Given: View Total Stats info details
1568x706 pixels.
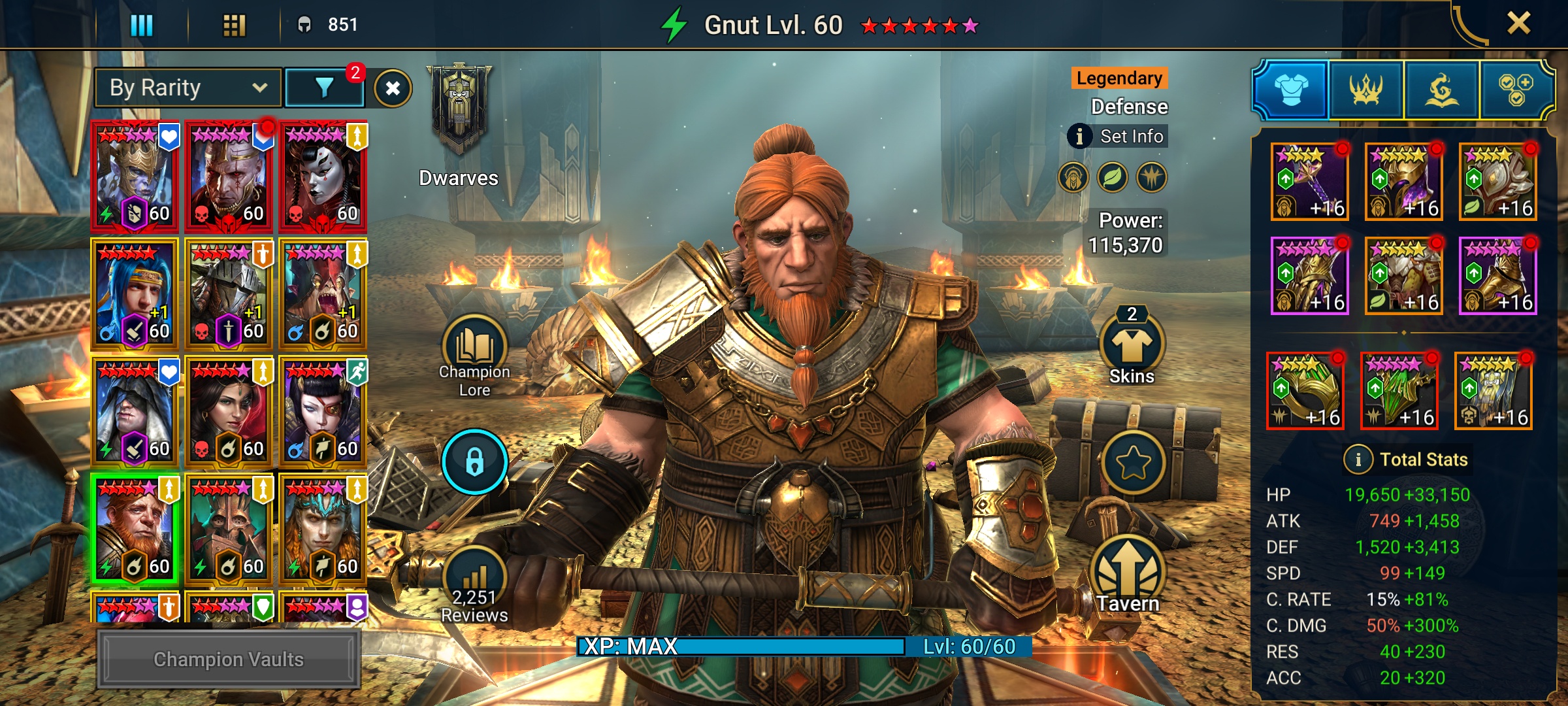Looking at the screenshot, I should [1358, 460].
